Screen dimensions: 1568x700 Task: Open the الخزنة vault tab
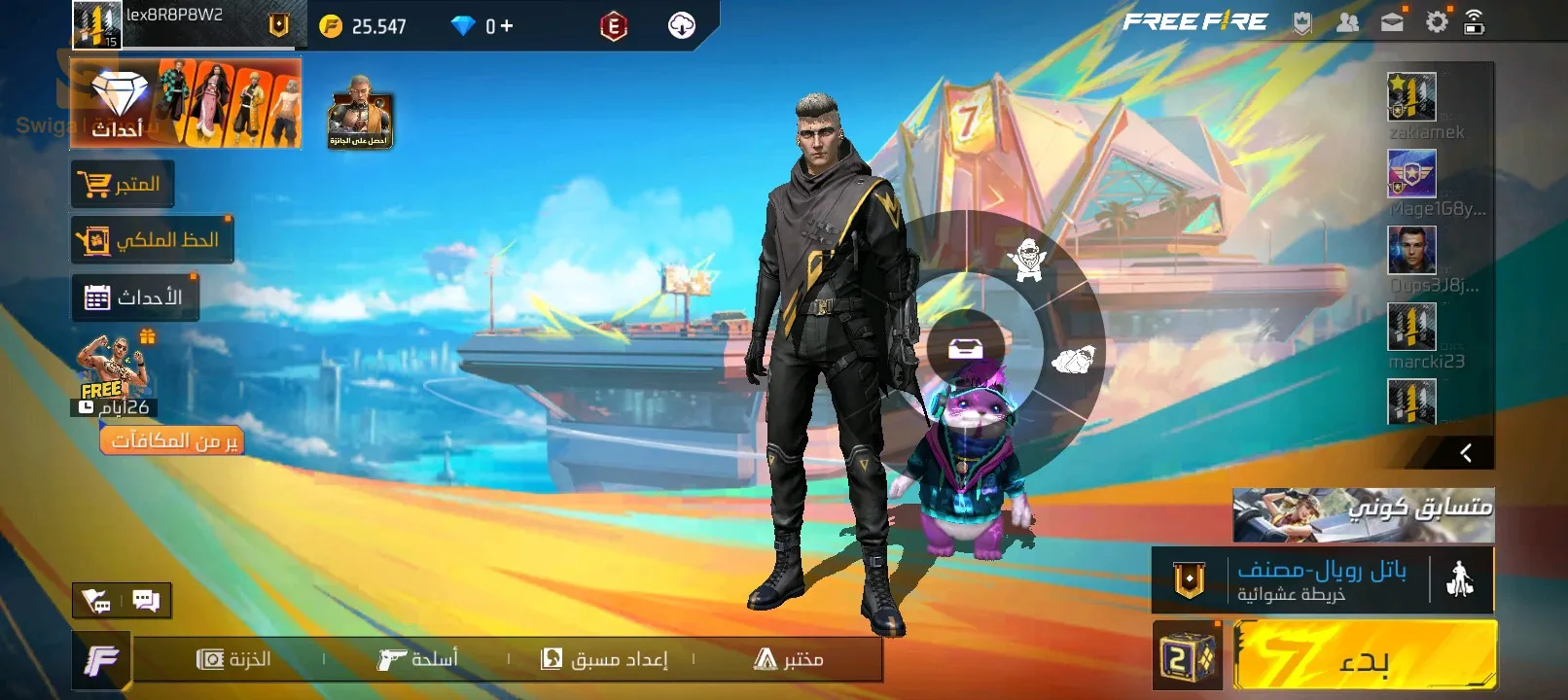tap(233, 659)
